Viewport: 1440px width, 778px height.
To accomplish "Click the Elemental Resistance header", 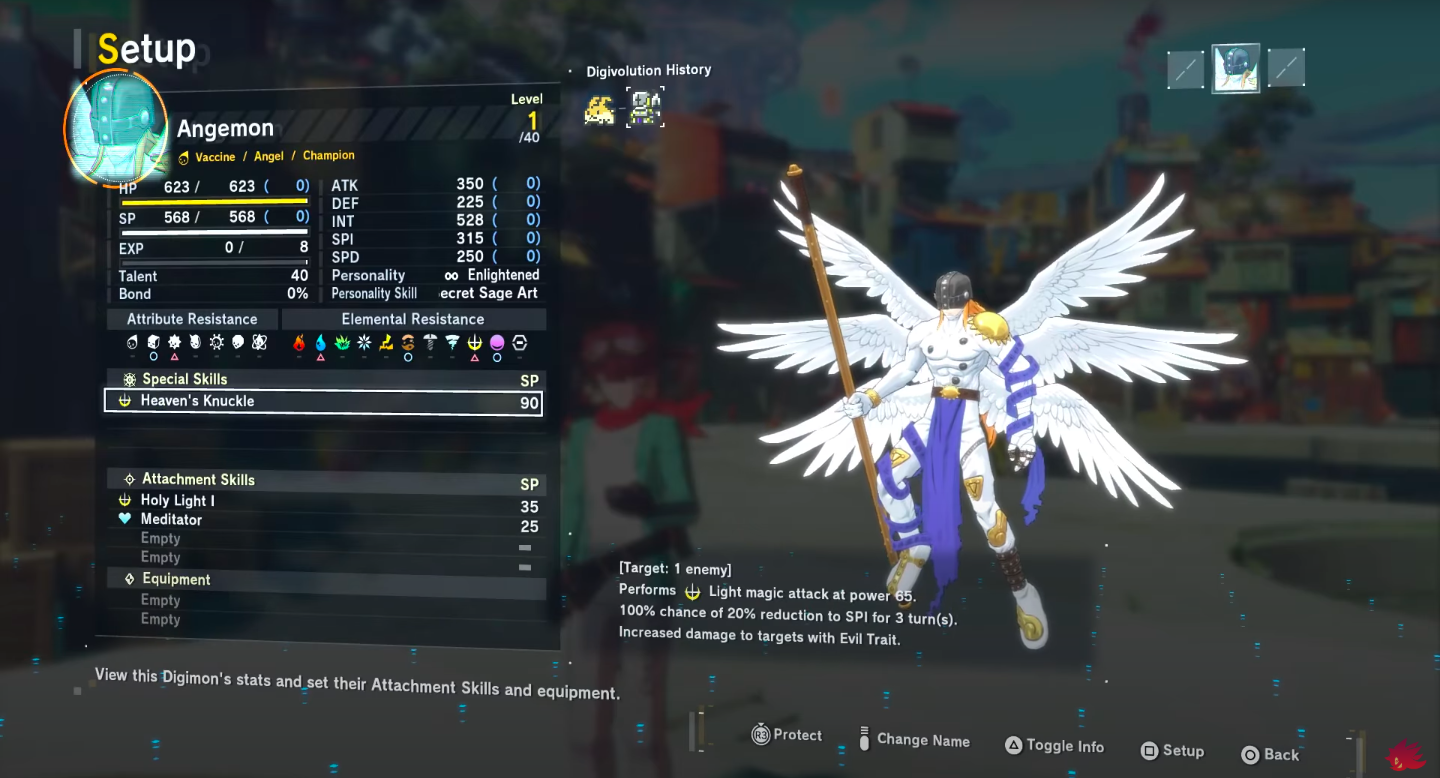I will click(x=413, y=320).
